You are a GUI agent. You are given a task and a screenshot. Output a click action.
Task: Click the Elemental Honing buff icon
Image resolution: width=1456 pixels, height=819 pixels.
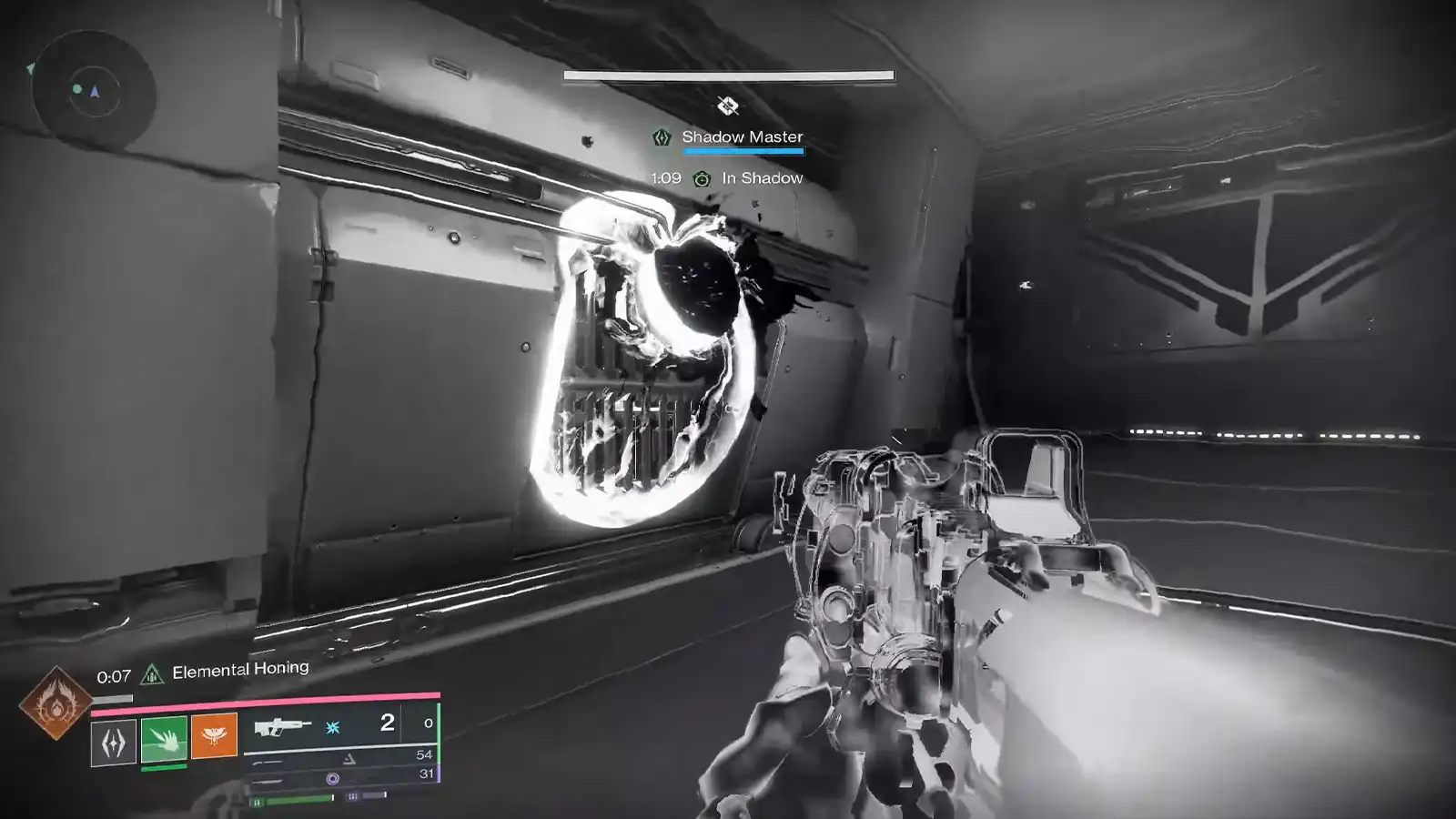coord(150,673)
